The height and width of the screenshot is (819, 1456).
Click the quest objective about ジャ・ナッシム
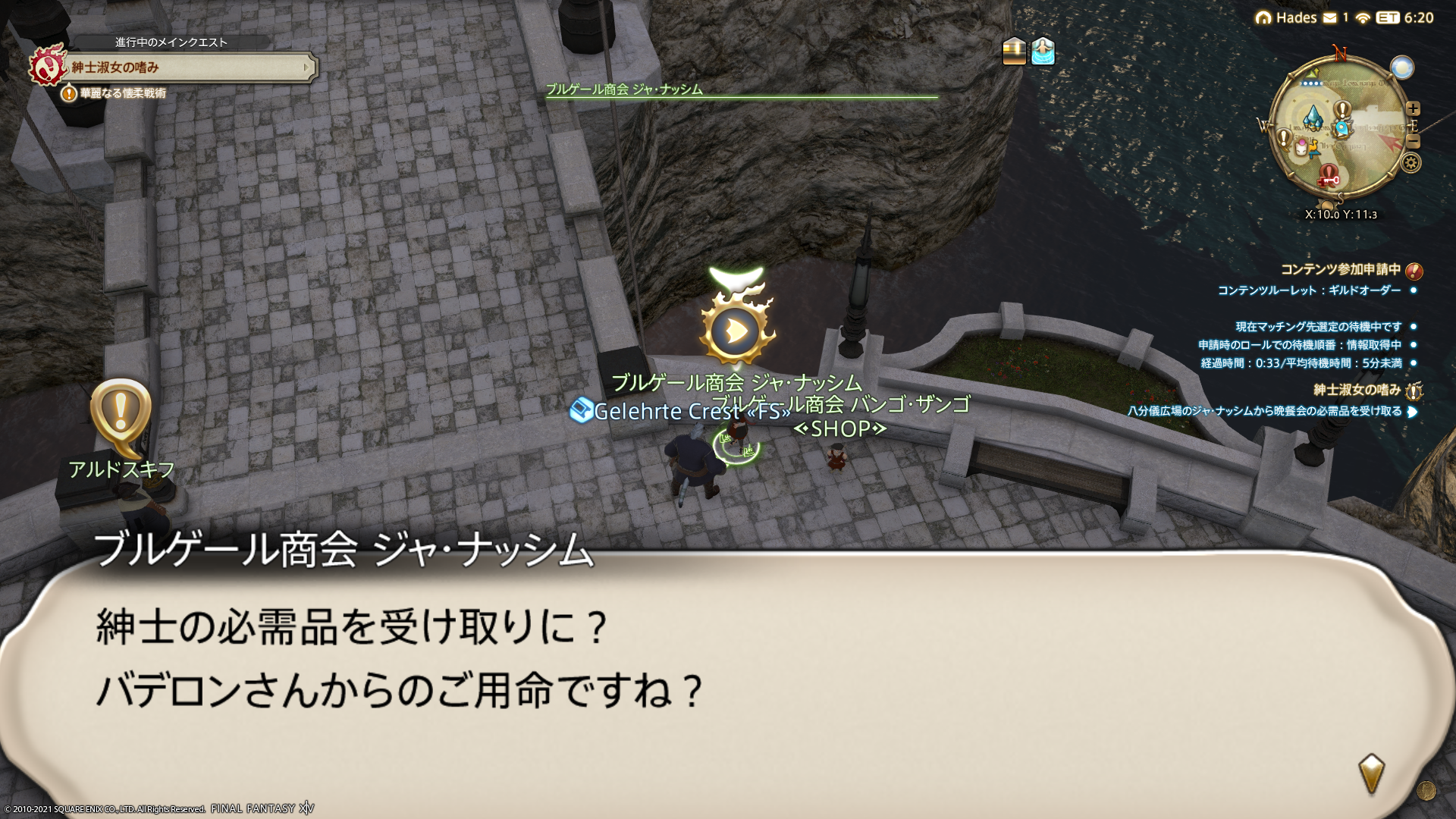pos(1264,412)
